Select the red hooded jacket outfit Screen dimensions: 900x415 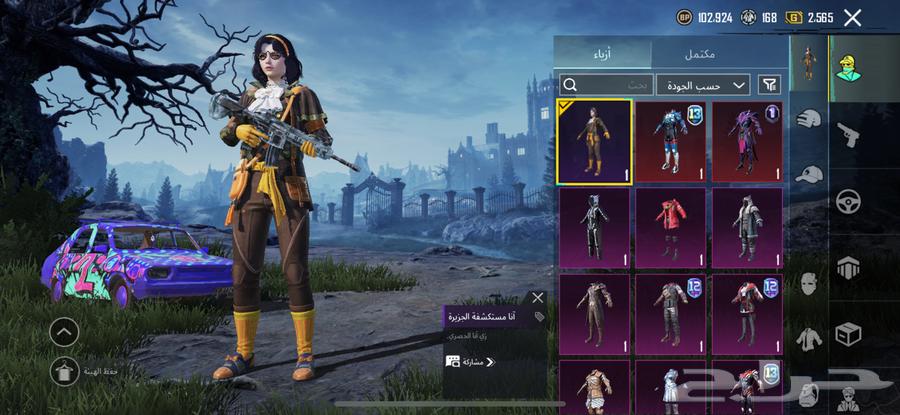(671, 227)
